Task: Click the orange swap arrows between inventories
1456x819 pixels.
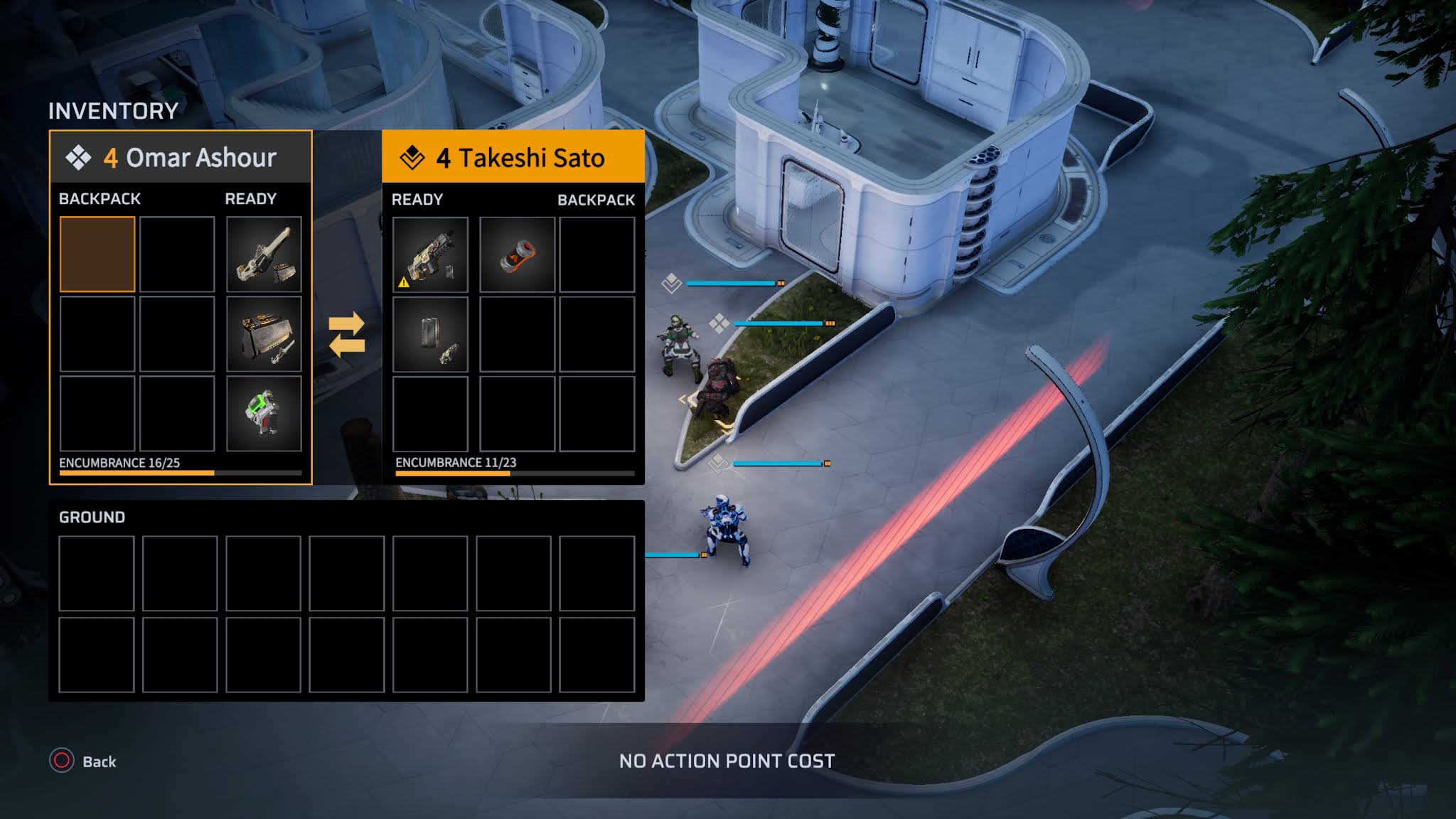Action: (347, 335)
